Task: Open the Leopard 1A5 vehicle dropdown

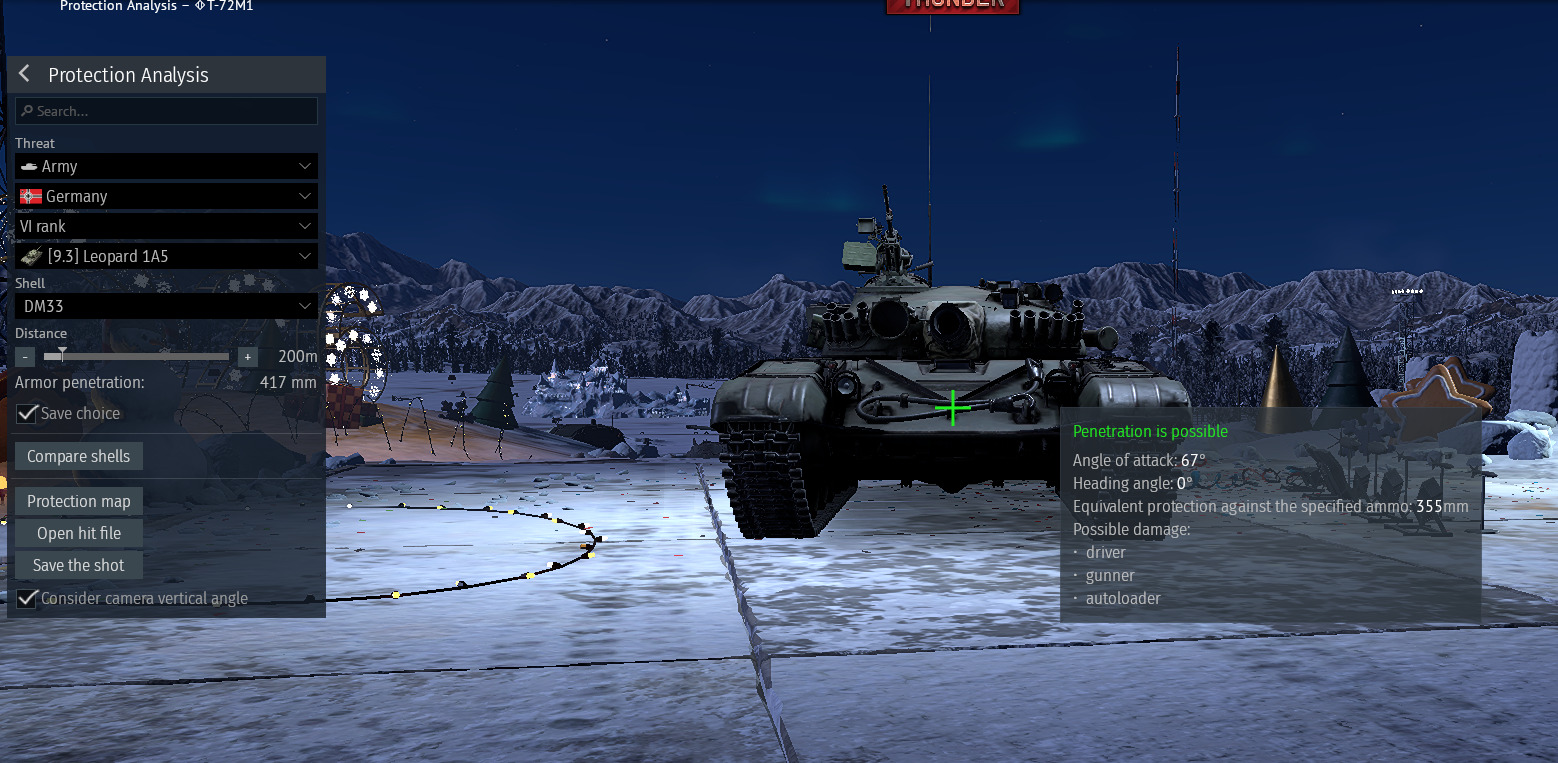Action: (x=167, y=256)
